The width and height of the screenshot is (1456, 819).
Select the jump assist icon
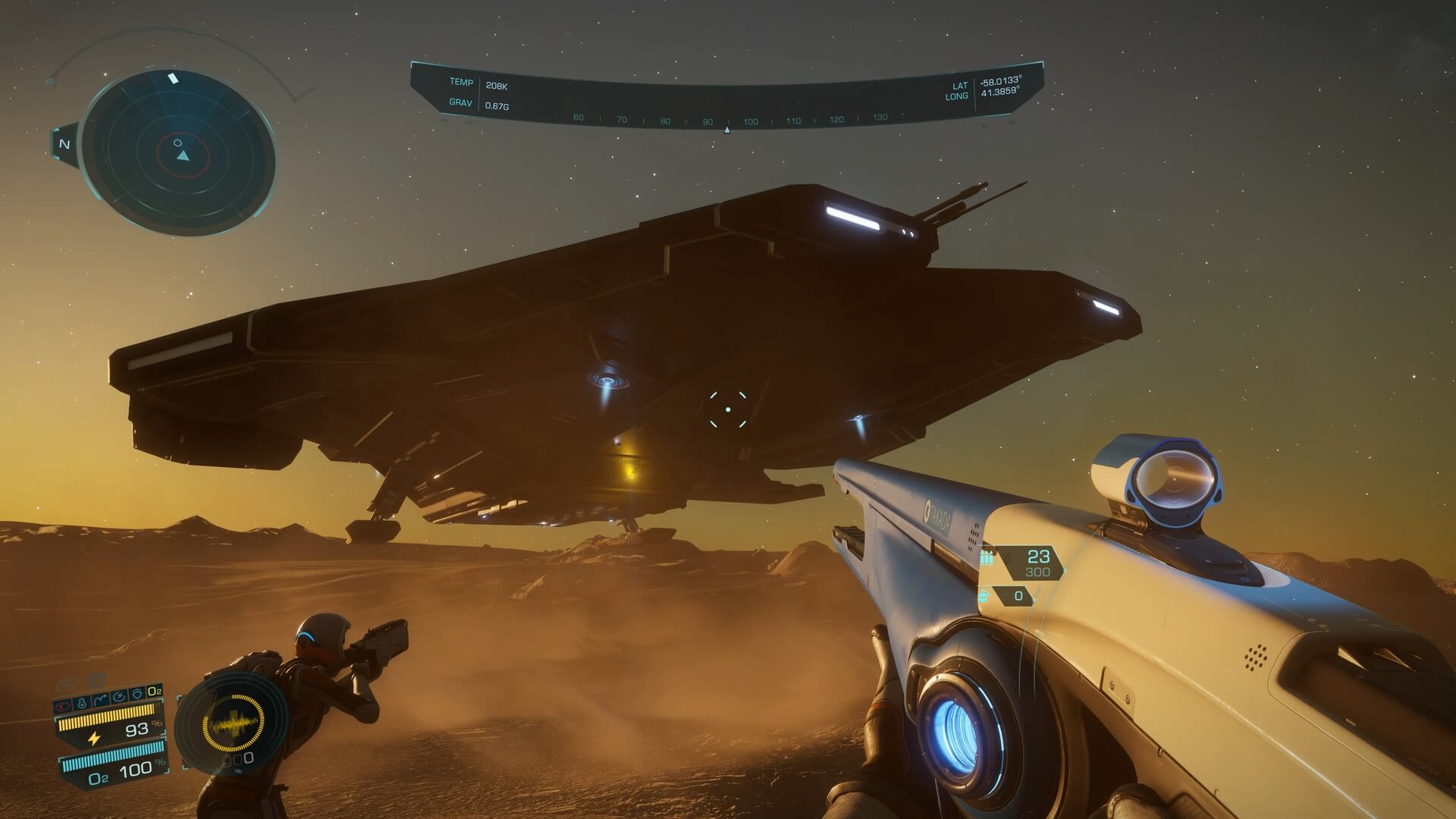(x=100, y=697)
